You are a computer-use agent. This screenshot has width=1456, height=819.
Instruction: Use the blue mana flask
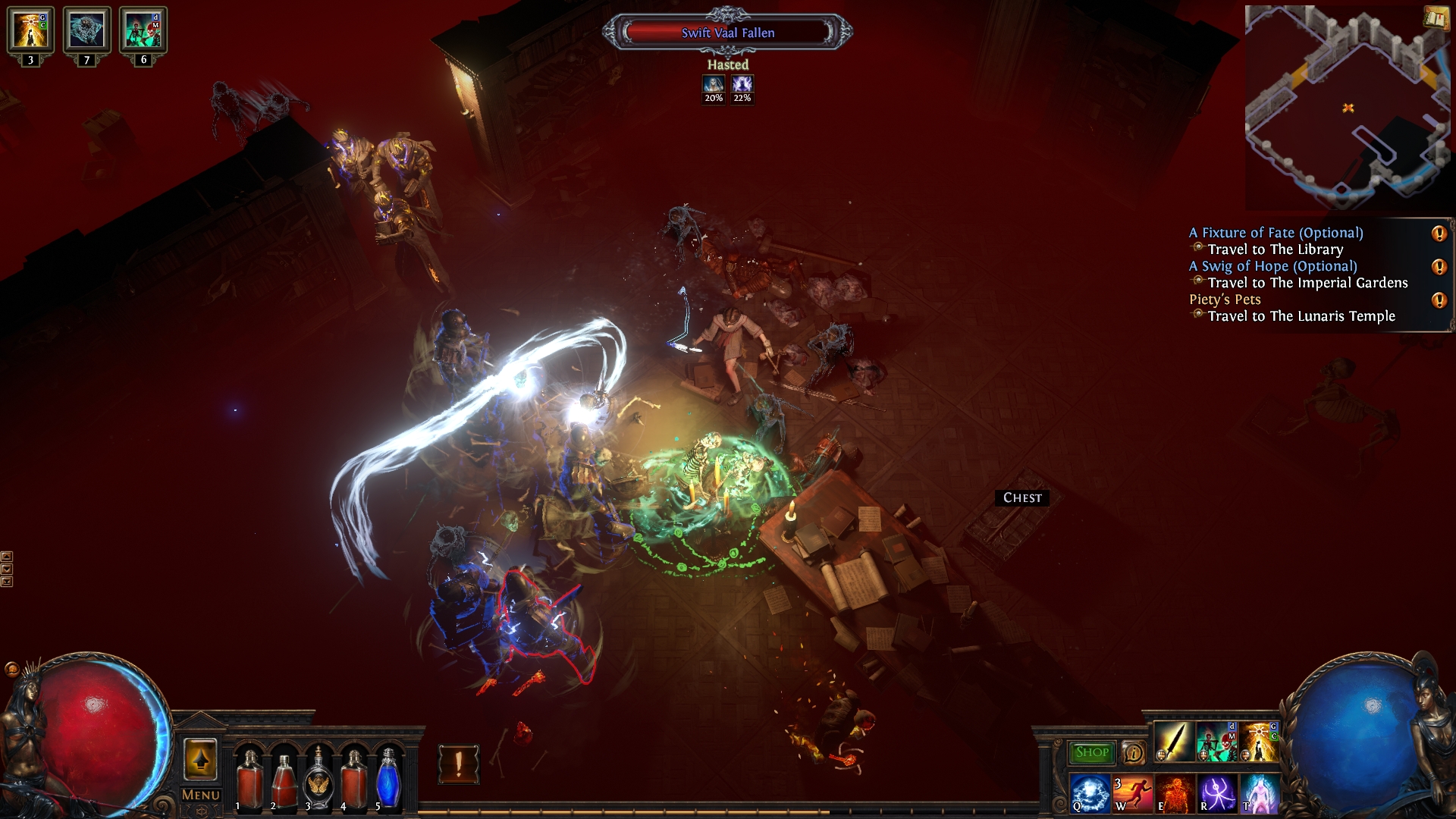[388, 777]
